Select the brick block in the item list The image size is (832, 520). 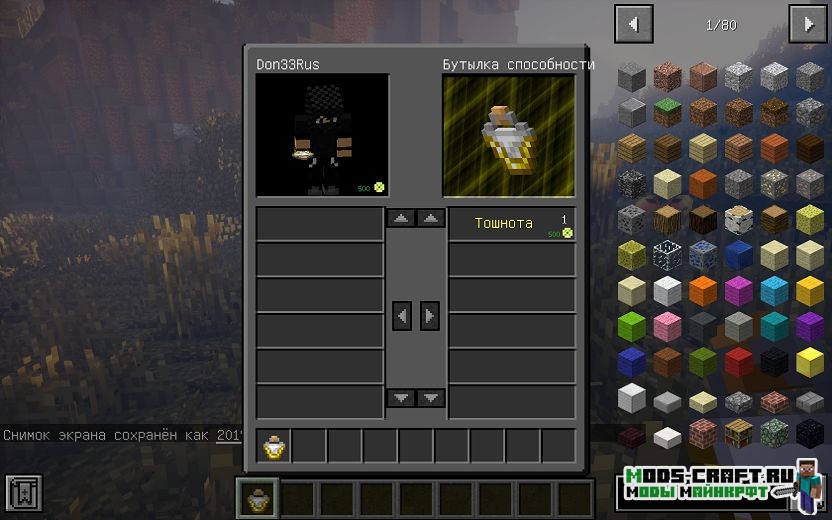pyautogui.click(x=704, y=434)
